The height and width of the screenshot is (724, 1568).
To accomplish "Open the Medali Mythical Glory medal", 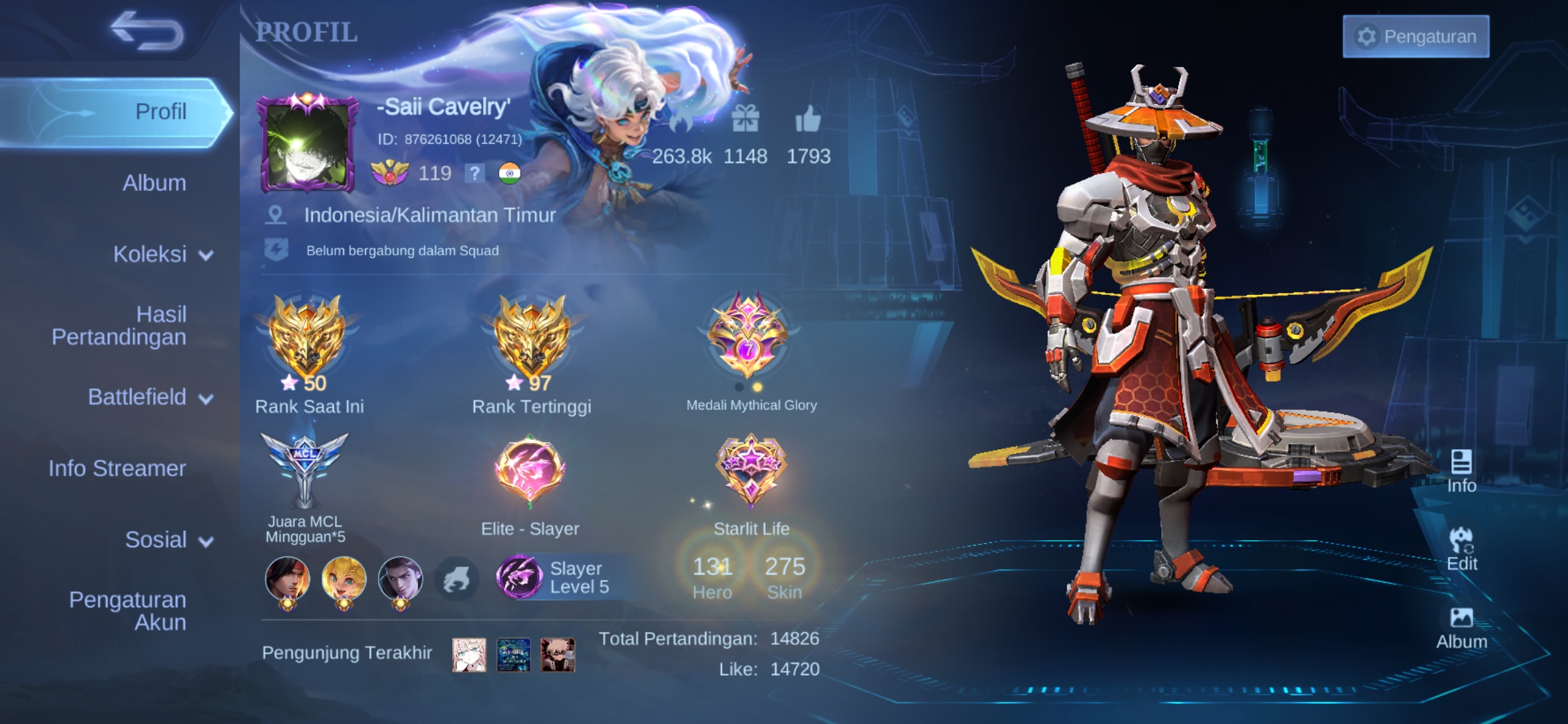I will pos(749,335).
